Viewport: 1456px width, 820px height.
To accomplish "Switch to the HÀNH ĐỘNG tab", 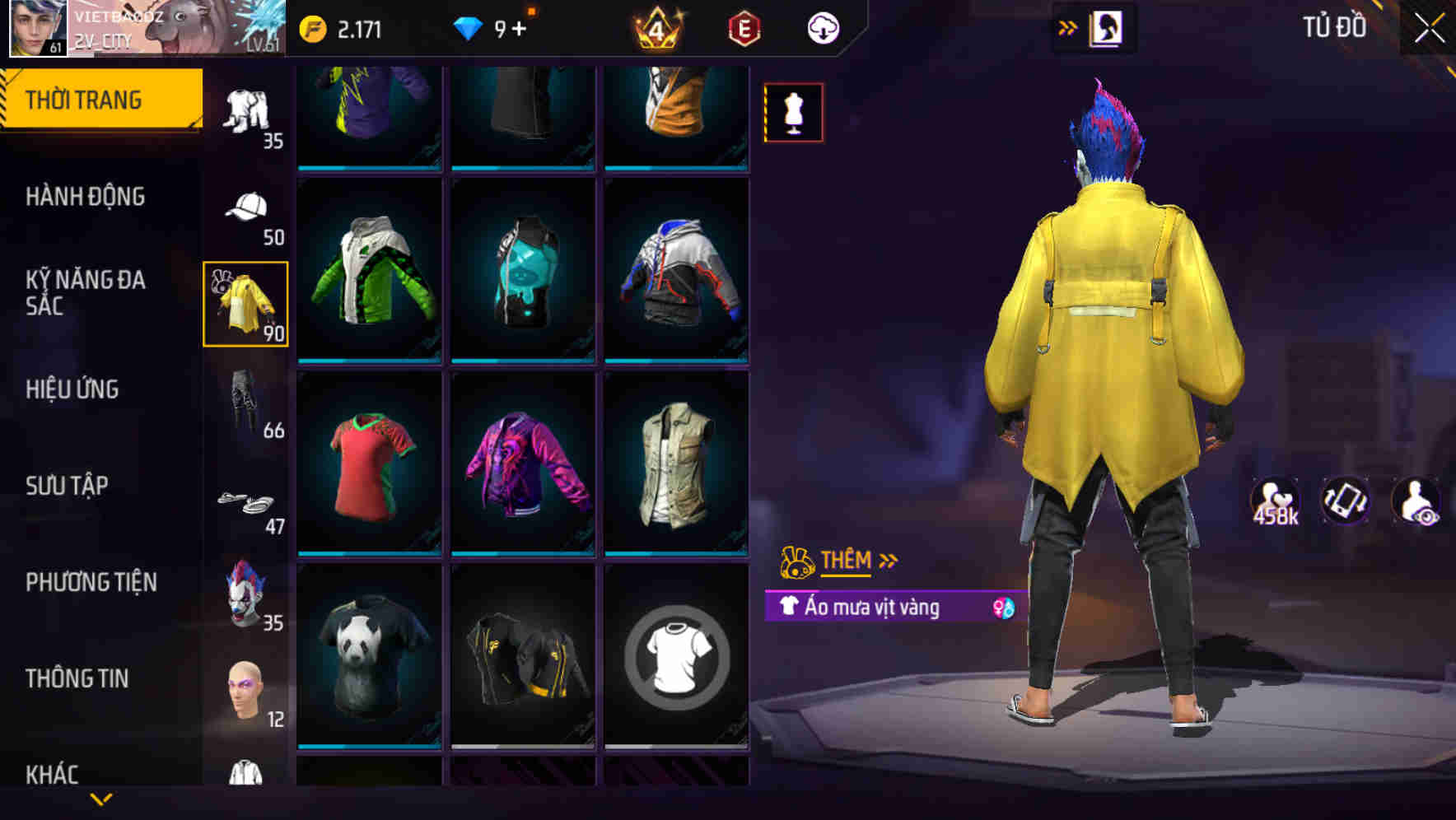I will (86, 196).
